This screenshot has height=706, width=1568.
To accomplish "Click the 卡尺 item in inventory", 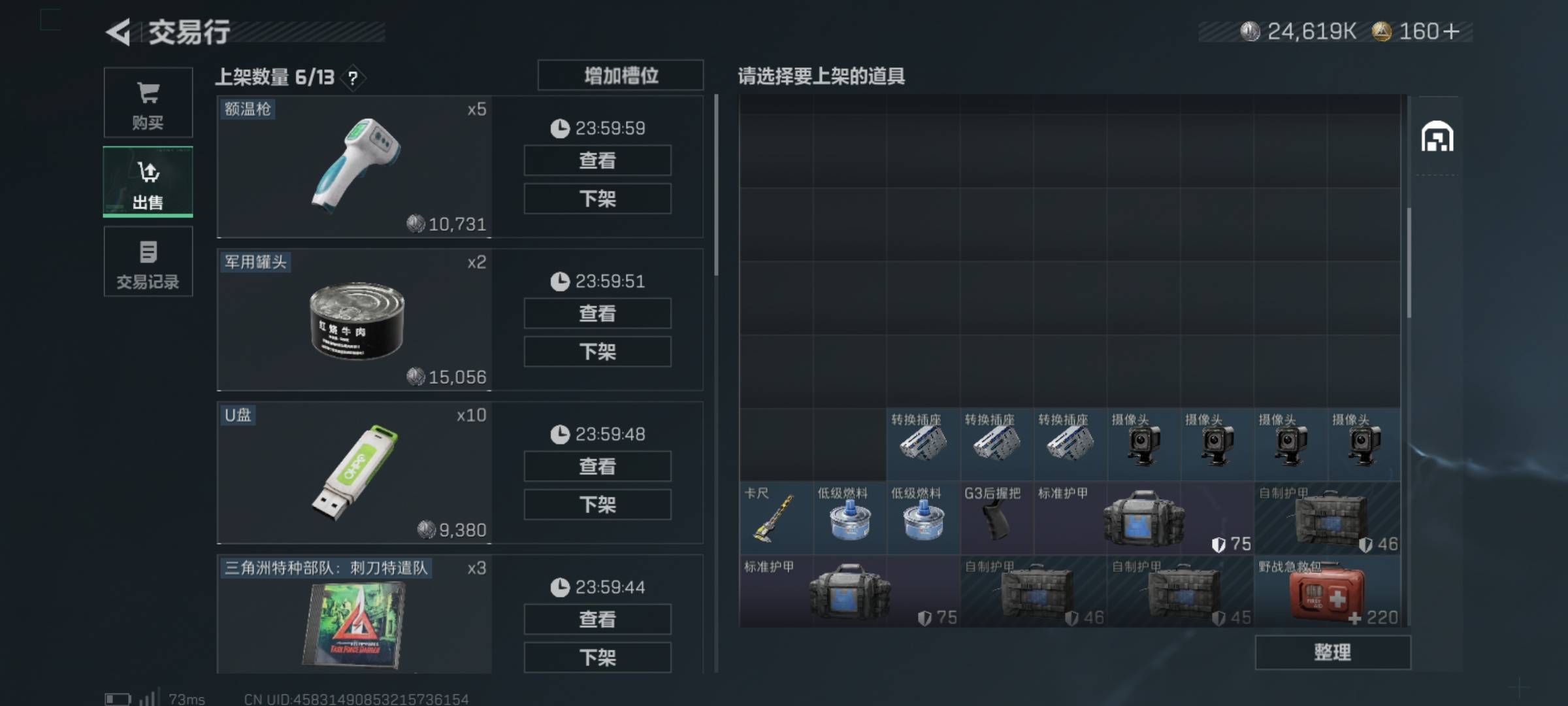I will point(775,516).
